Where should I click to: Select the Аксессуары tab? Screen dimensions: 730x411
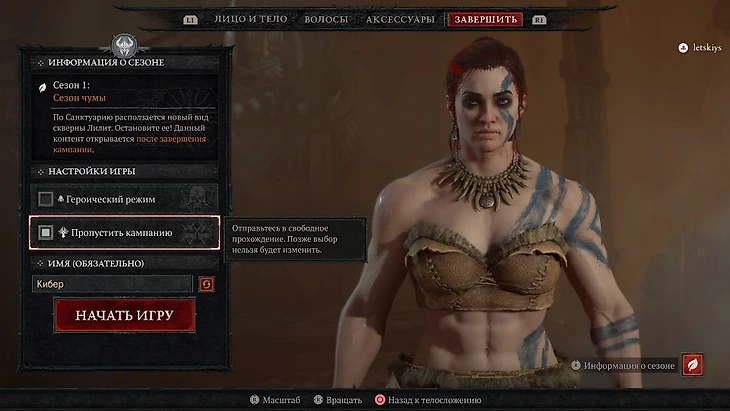(x=400, y=19)
